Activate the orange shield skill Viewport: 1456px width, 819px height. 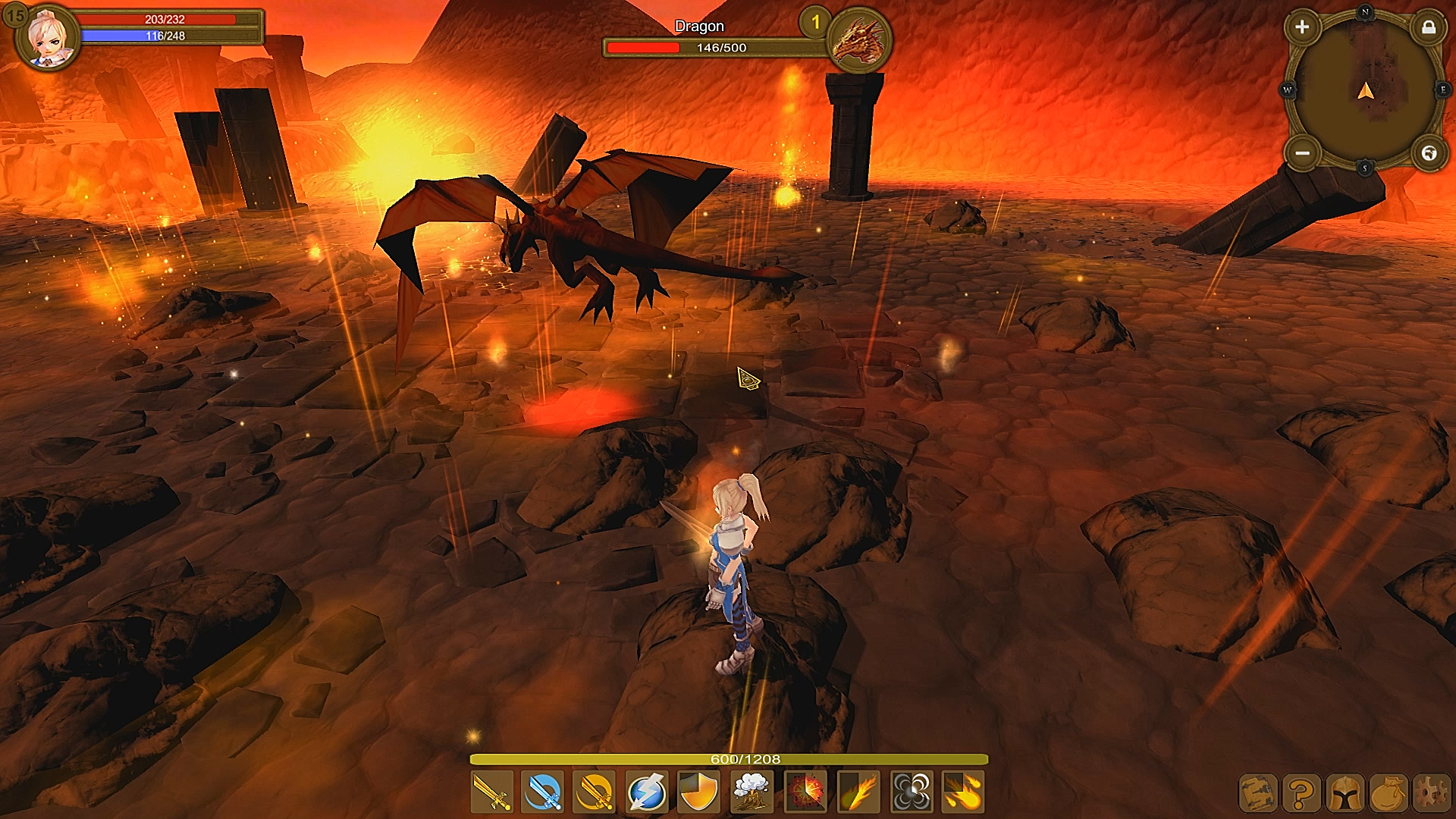(699, 792)
